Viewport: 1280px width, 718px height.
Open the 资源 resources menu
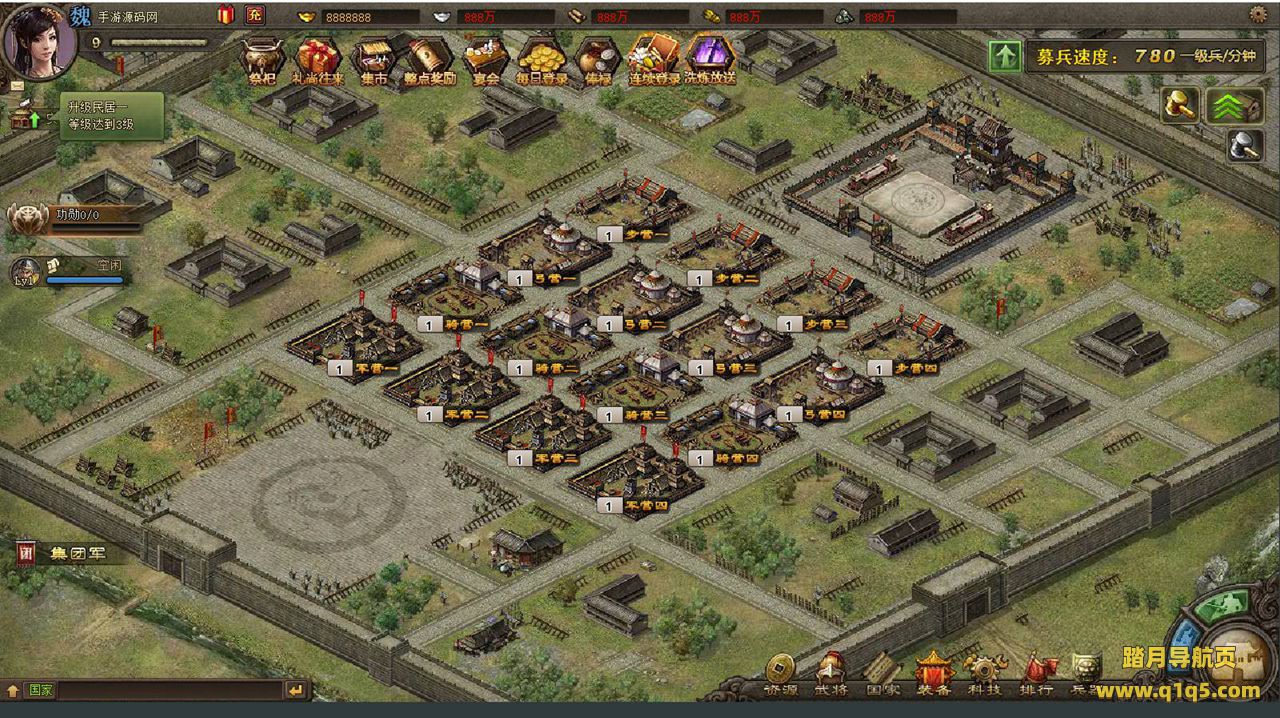pos(781,674)
